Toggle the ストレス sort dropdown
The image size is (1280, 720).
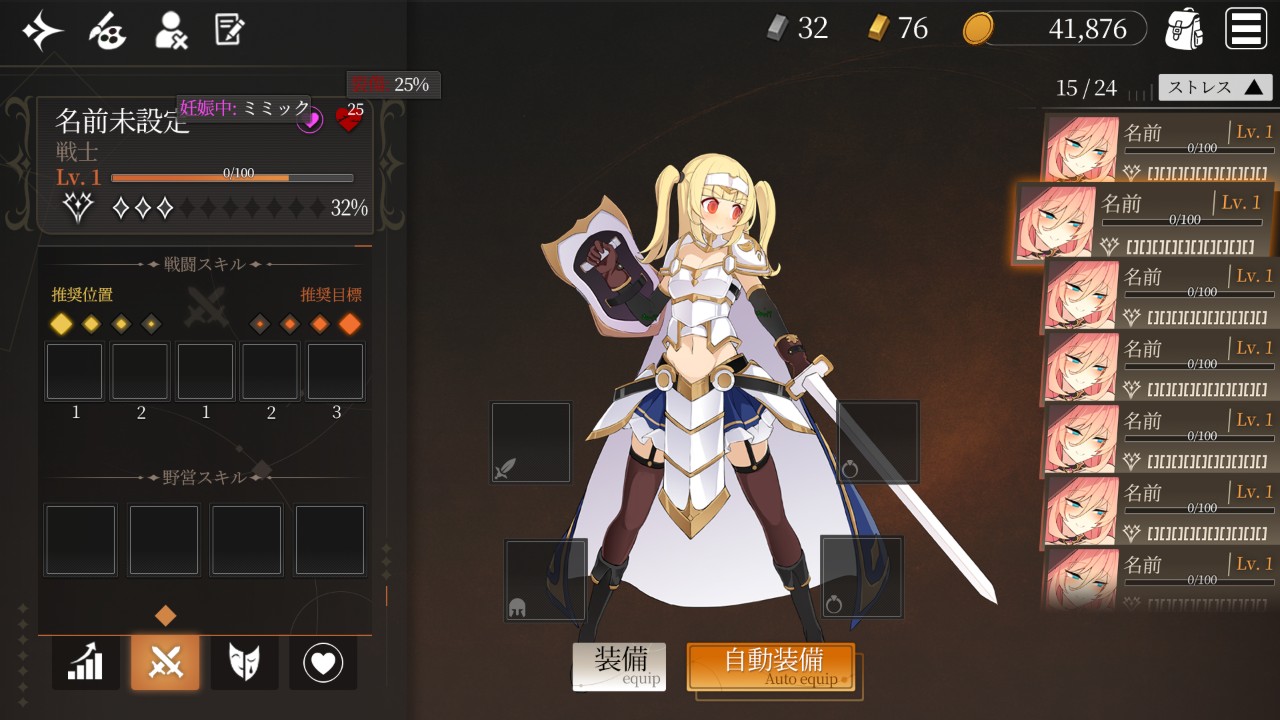click(x=1215, y=87)
